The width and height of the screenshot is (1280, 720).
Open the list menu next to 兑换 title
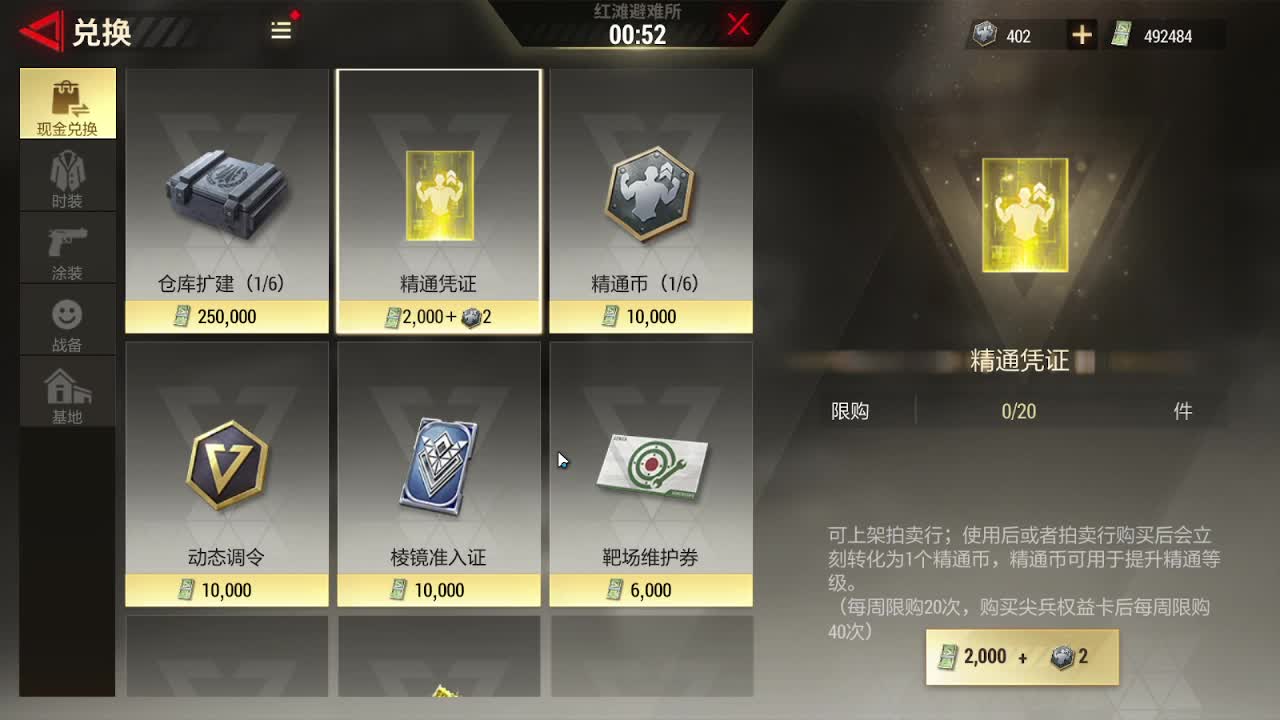[x=280, y=31]
